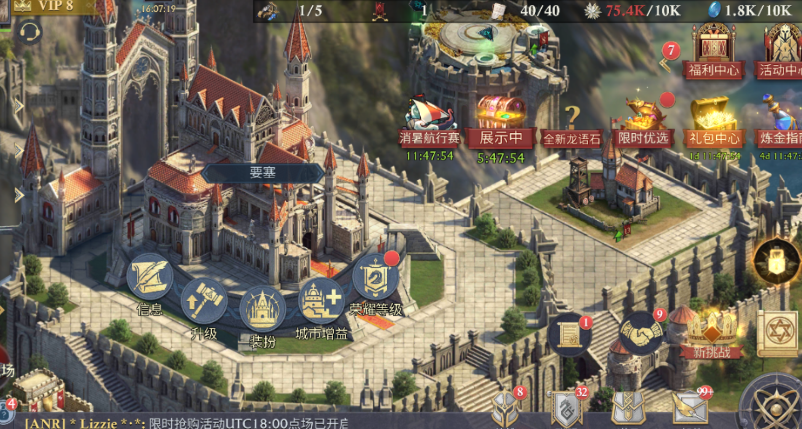Open the mail envelope with quill icon
802x429 pixels.
pyautogui.click(x=689, y=407)
